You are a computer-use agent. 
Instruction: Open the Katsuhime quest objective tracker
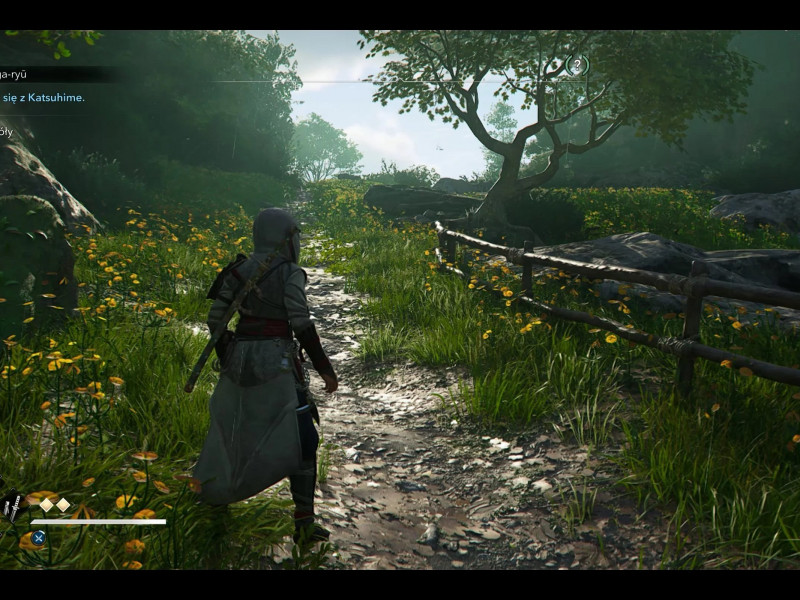point(43,97)
